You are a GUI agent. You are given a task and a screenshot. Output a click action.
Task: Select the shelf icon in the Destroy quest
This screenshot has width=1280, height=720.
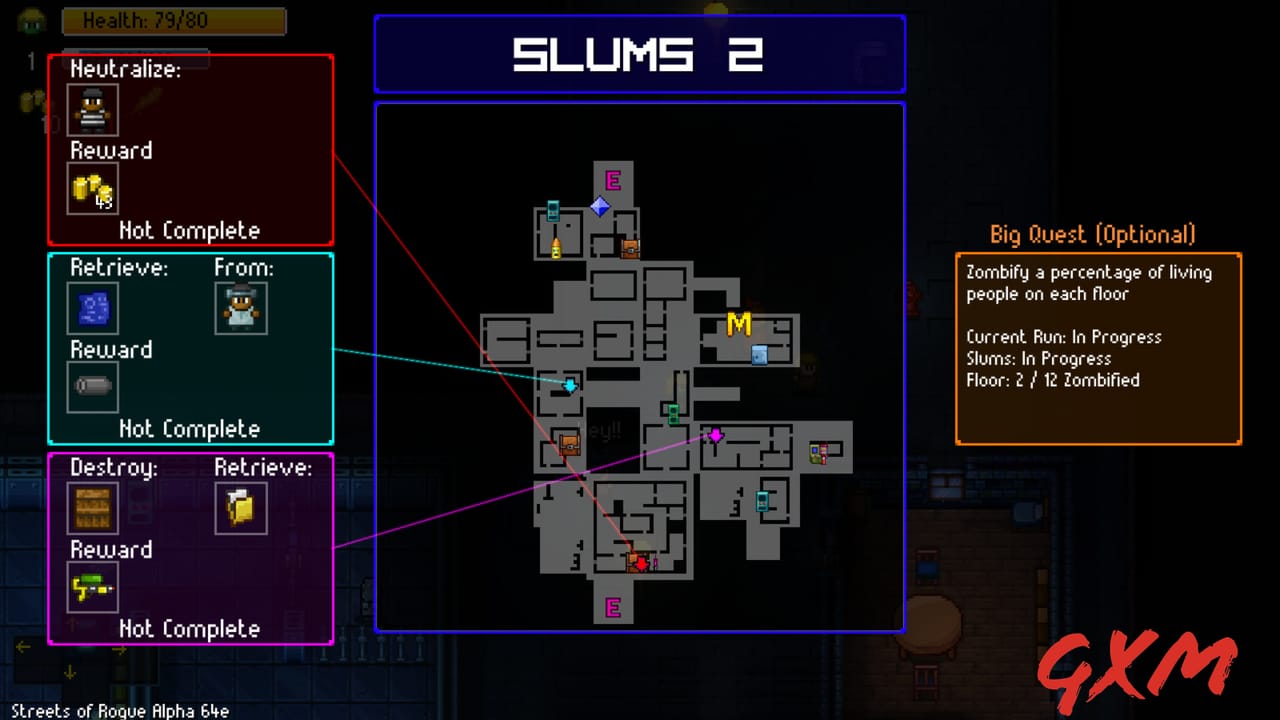click(93, 508)
